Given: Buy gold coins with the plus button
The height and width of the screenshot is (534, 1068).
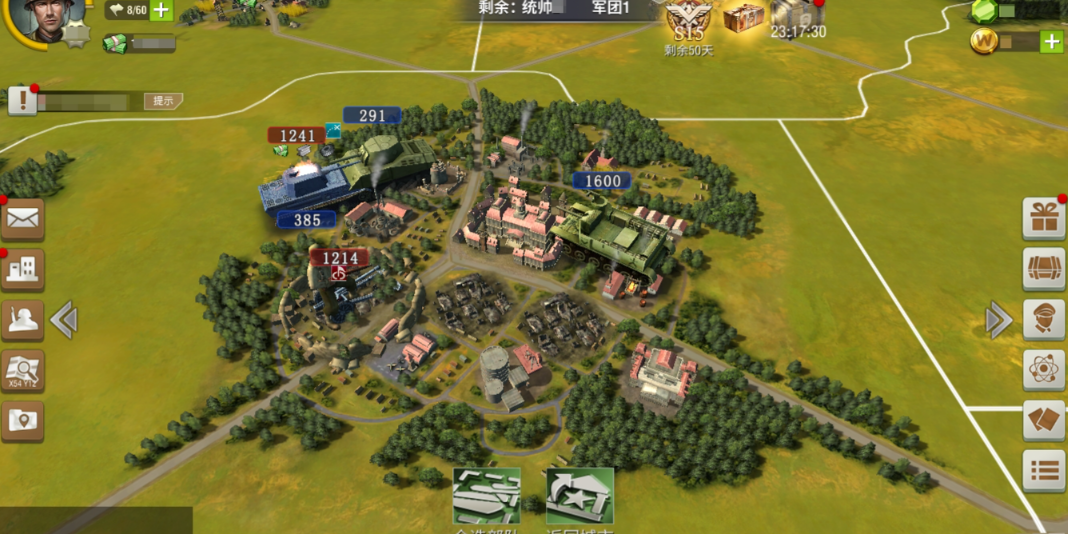Looking at the screenshot, I should point(1051,41).
